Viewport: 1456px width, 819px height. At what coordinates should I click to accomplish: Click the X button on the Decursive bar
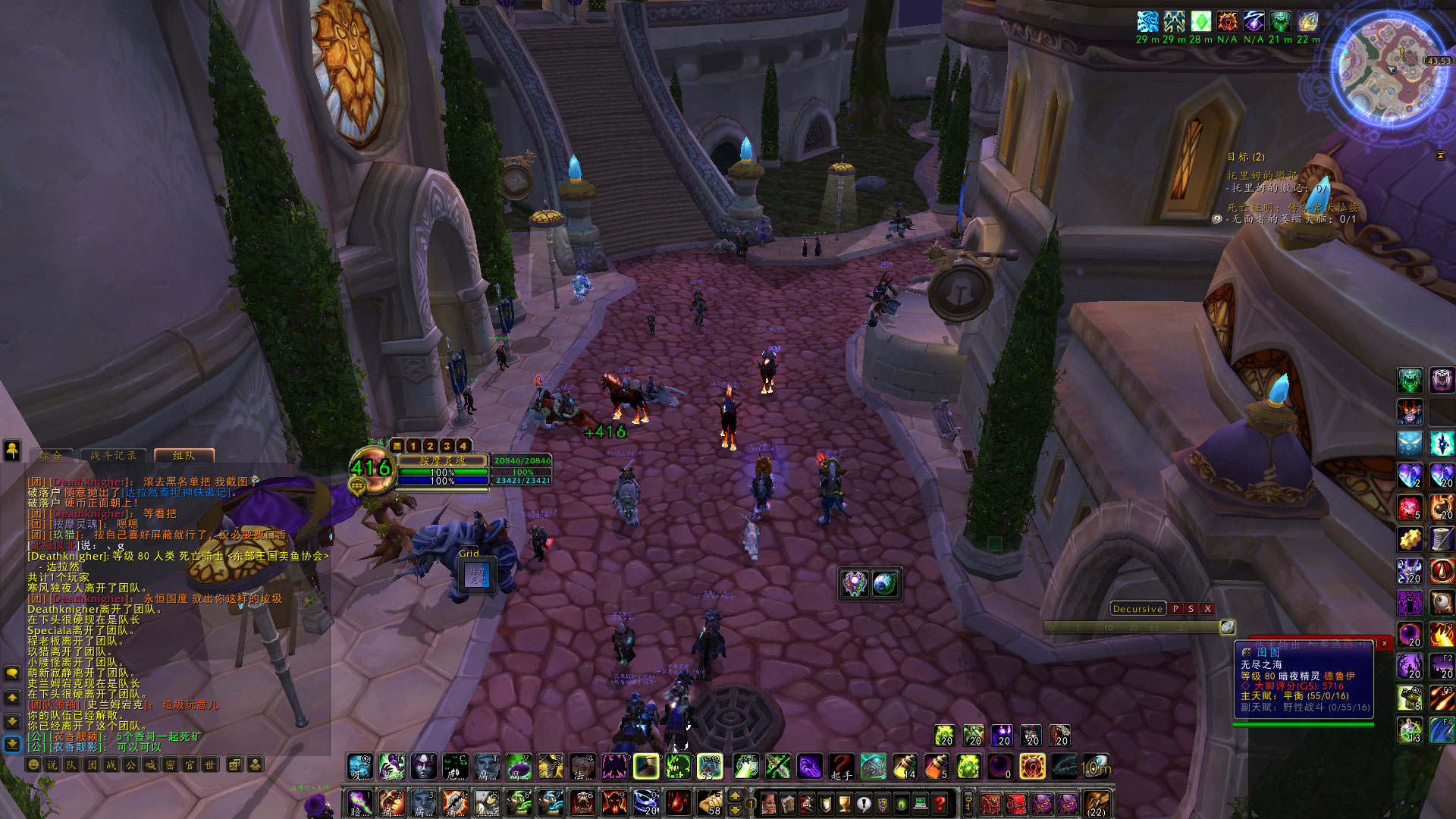pos(1207,609)
